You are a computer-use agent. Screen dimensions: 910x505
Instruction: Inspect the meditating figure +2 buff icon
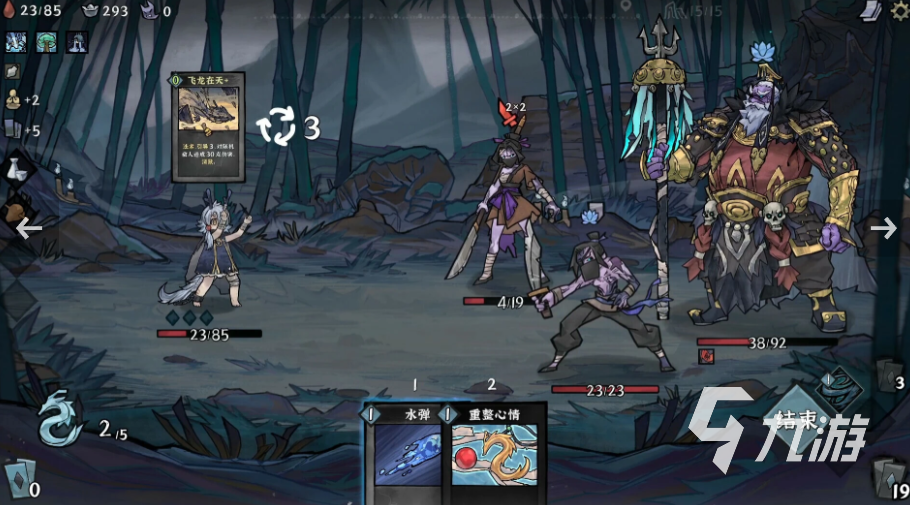coord(13,99)
